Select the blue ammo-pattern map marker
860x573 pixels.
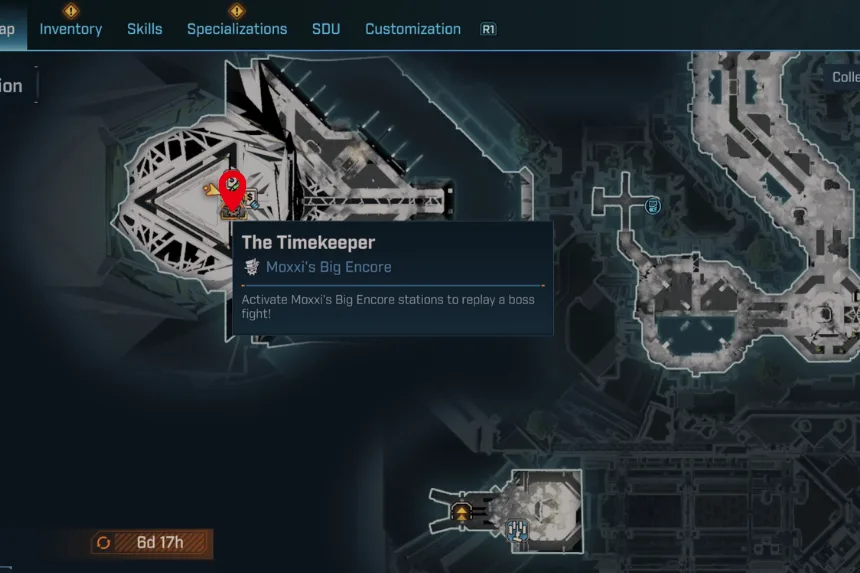coord(518,531)
